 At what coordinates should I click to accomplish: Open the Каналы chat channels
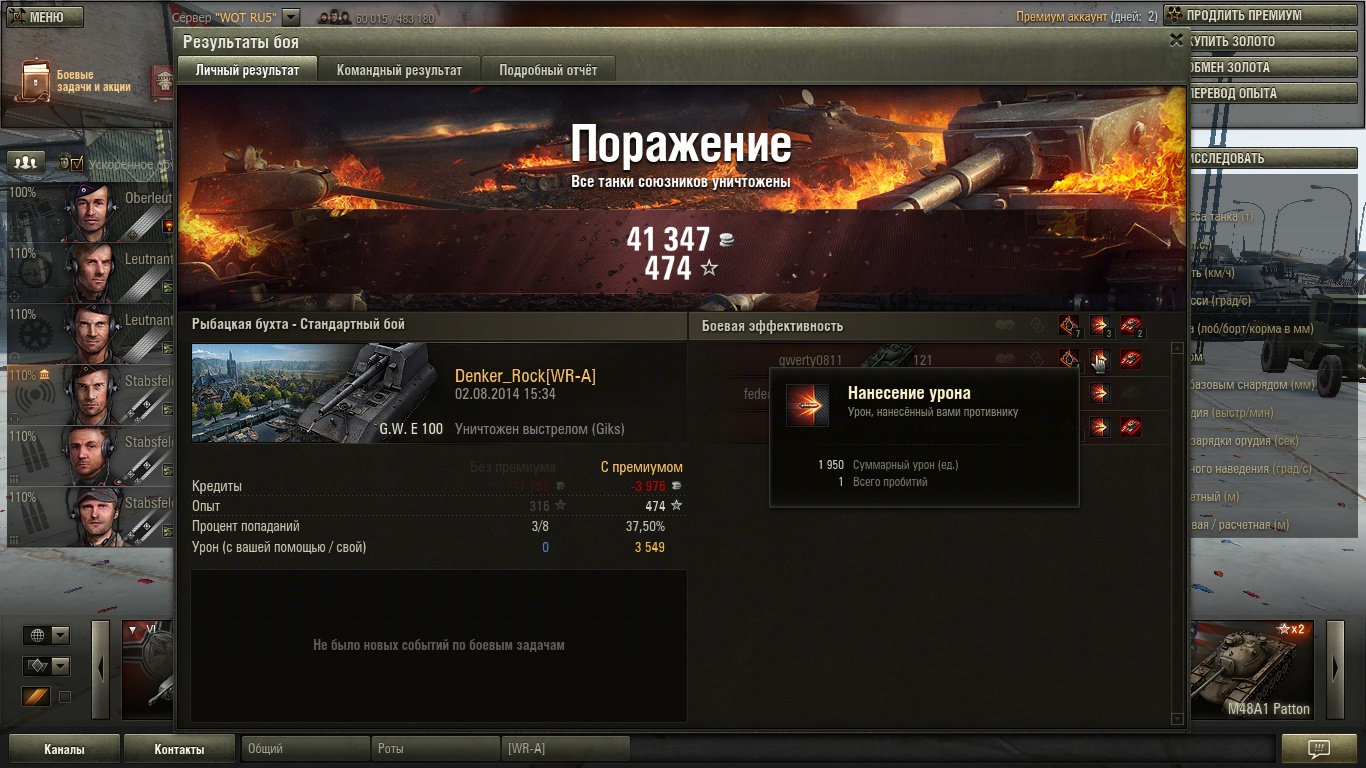(64, 749)
